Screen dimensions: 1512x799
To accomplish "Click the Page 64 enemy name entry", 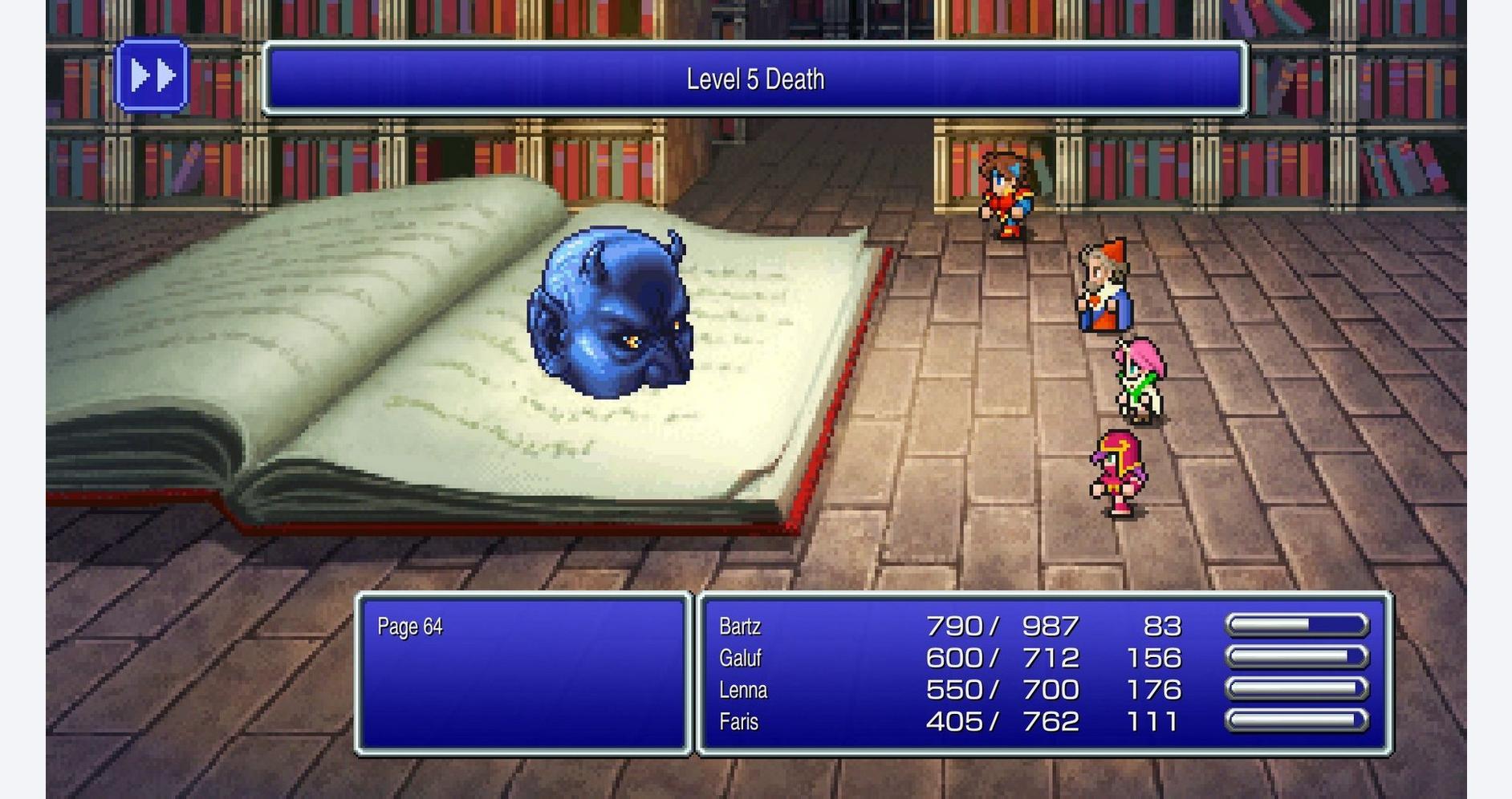I will [411, 627].
